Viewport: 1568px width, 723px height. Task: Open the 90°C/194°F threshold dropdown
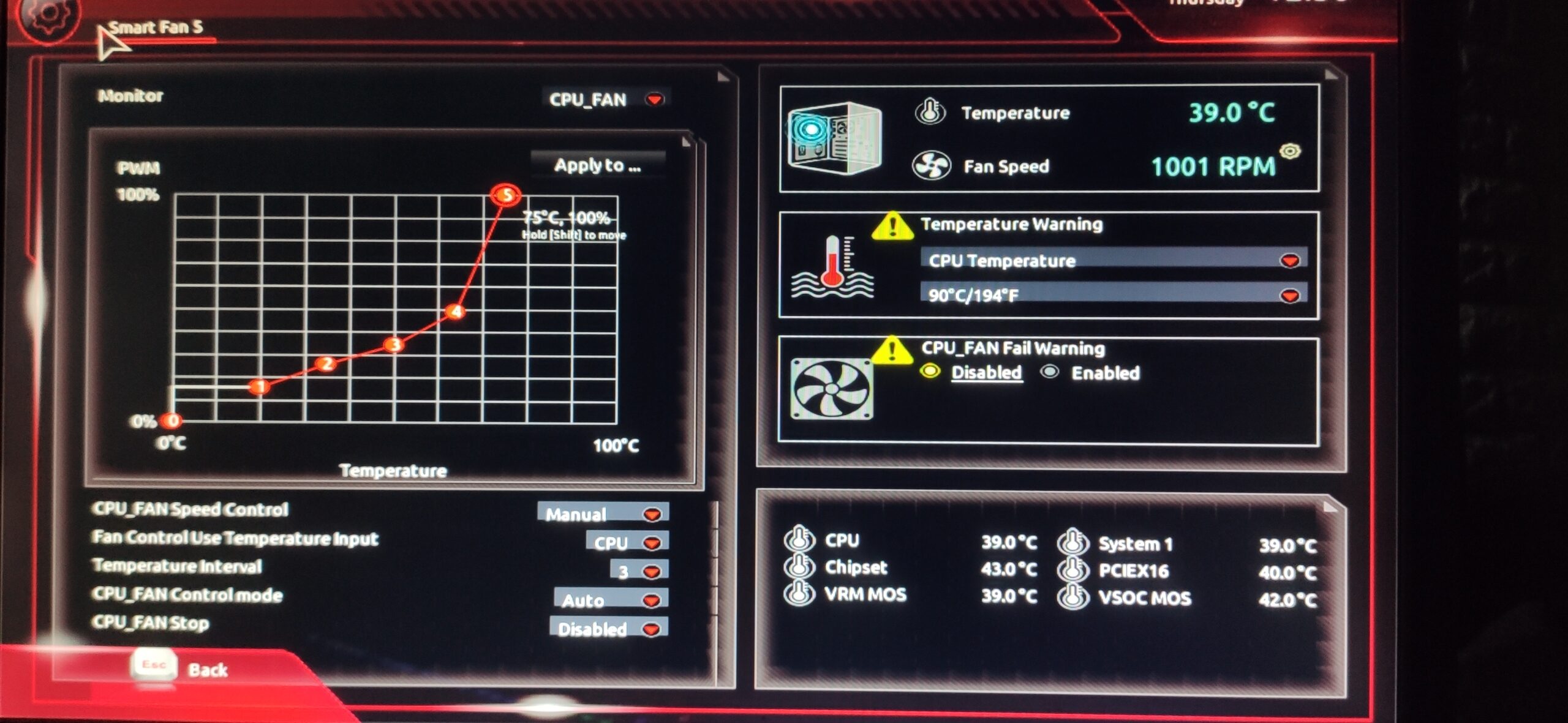pos(1113,295)
